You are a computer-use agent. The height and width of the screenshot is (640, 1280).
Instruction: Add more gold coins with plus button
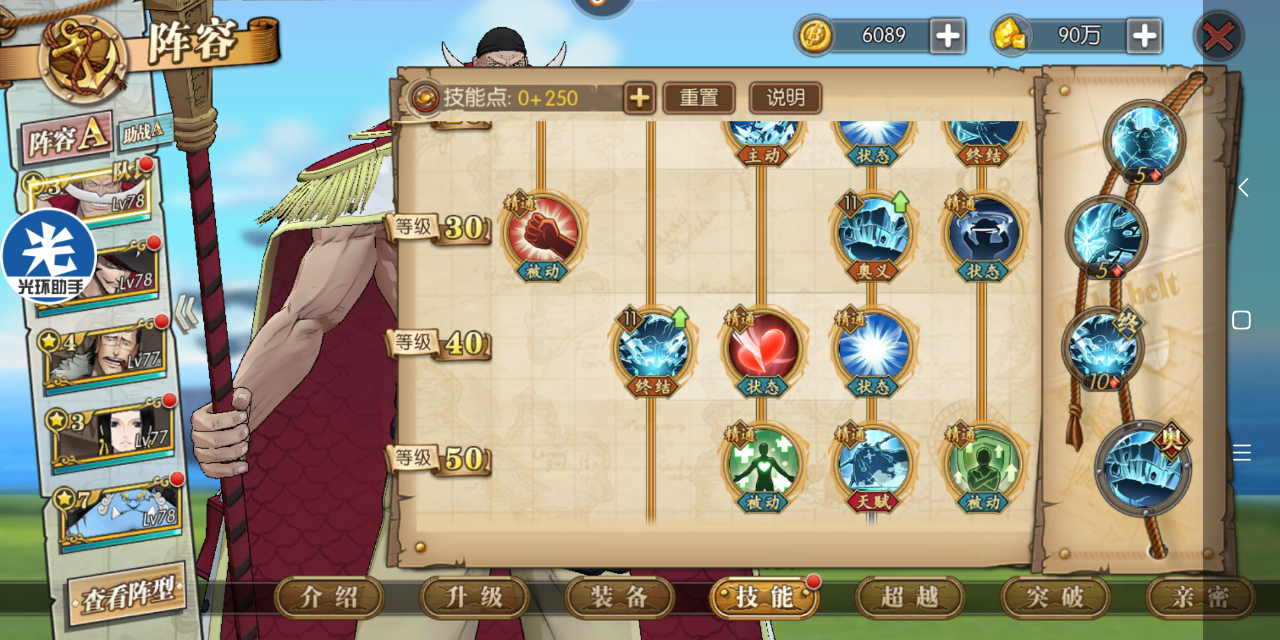coord(947,37)
